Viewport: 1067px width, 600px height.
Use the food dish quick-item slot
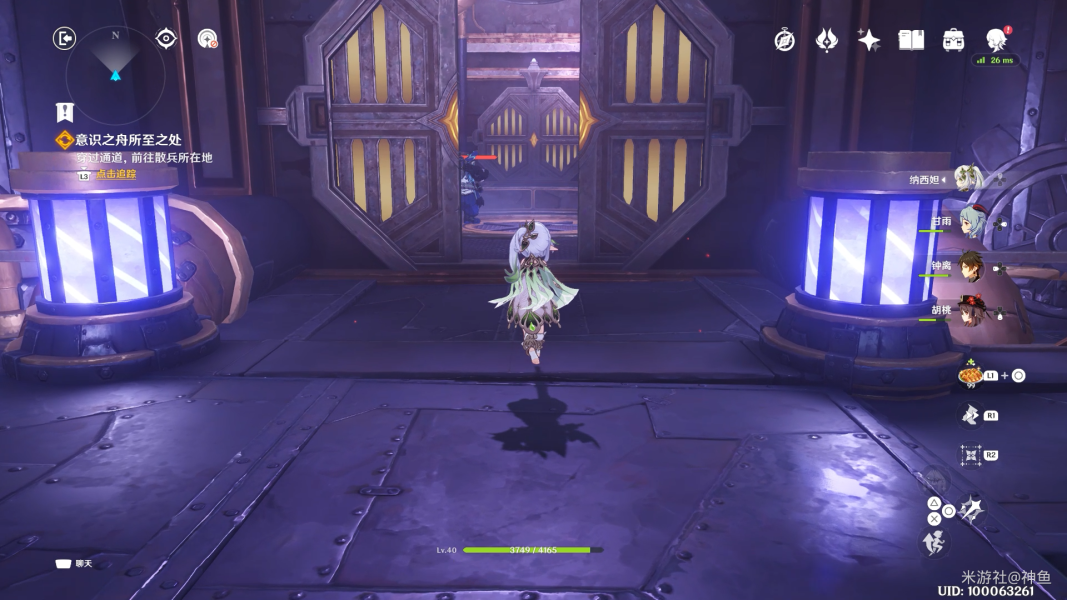(x=969, y=376)
